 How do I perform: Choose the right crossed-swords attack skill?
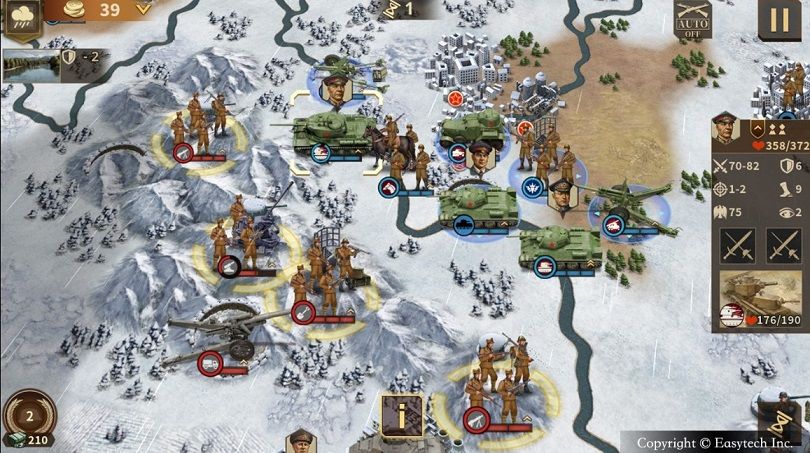pos(785,244)
